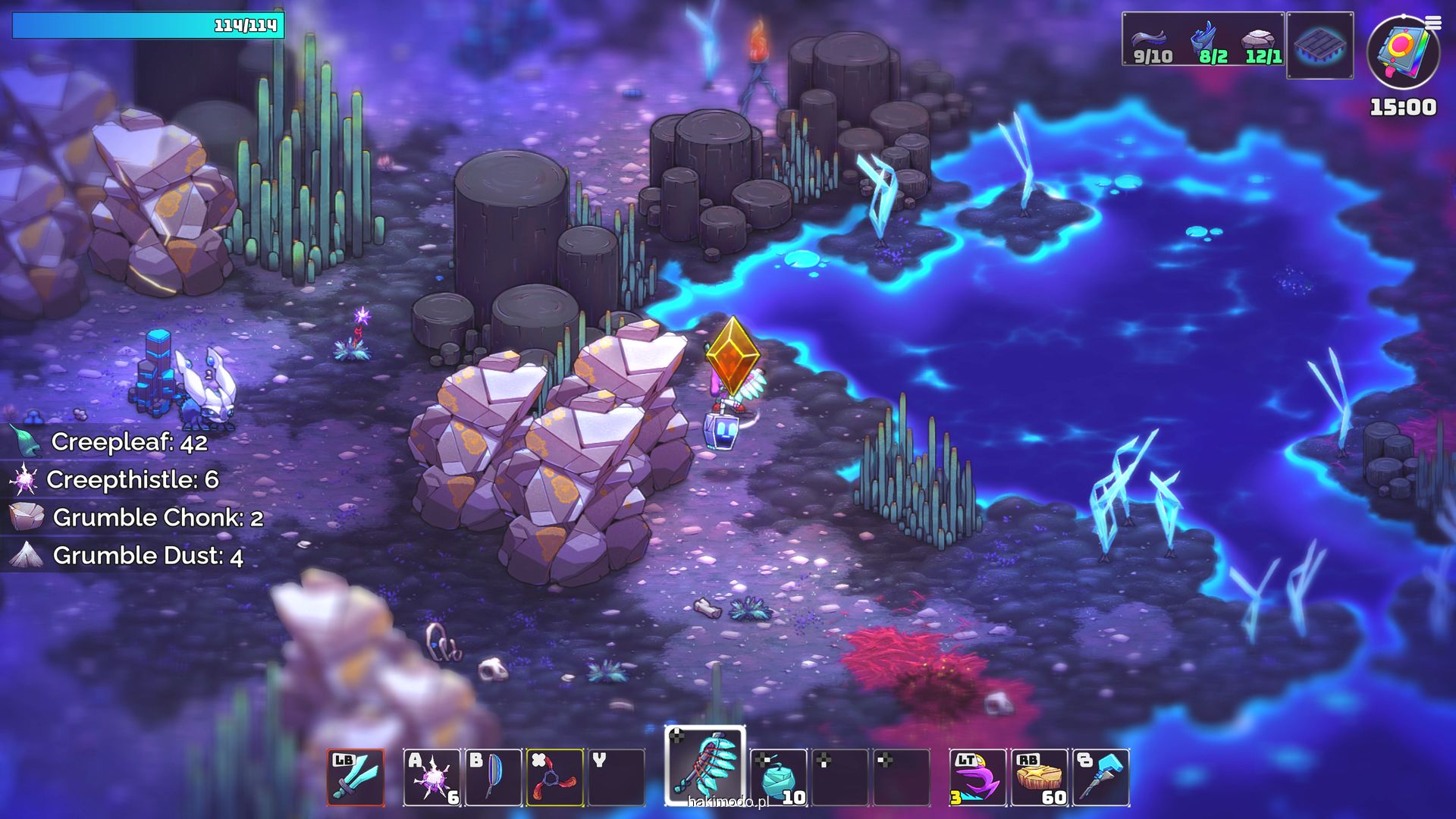Select the blue curved blade slot
The height and width of the screenshot is (819, 1456).
pyautogui.click(x=493, y=777)
